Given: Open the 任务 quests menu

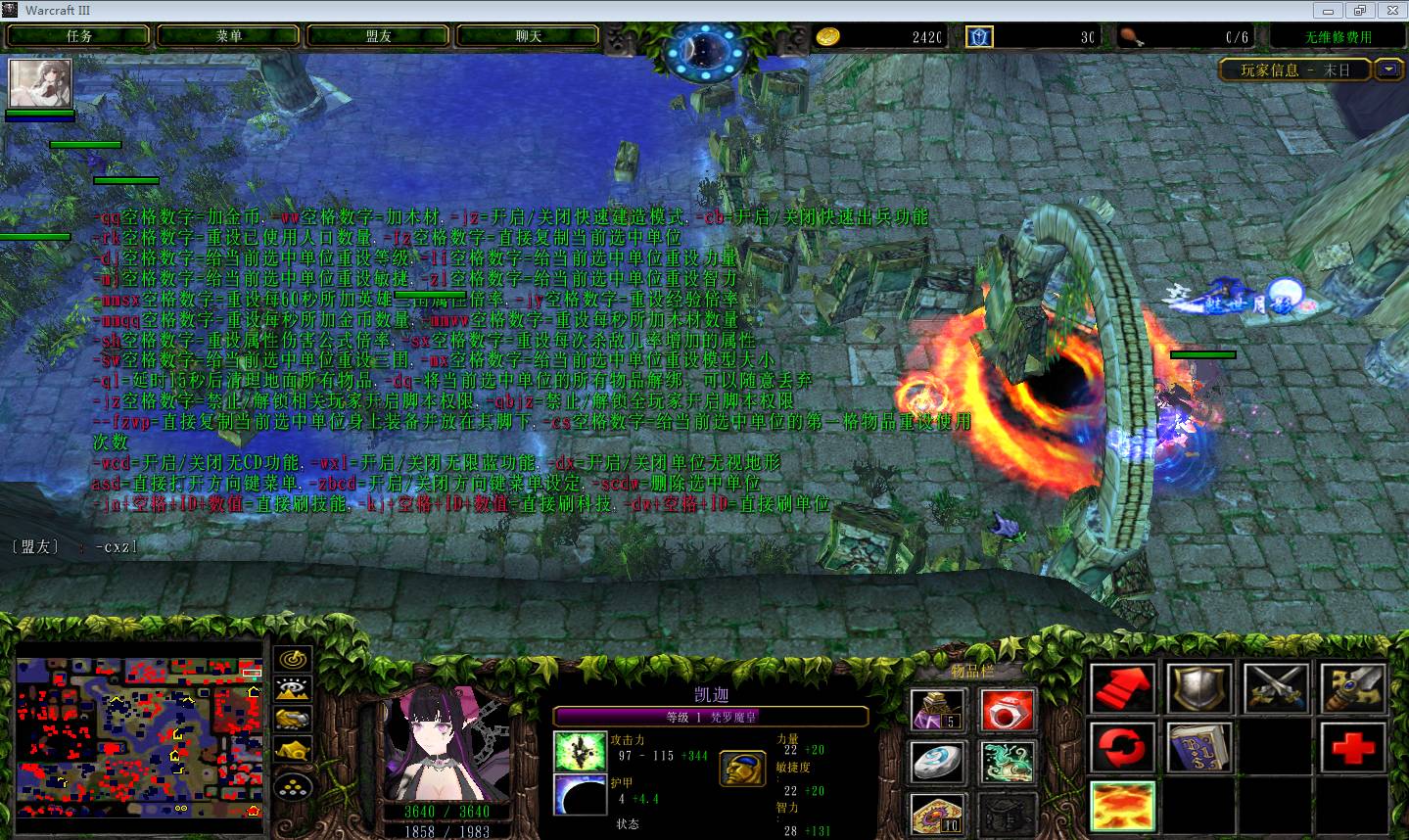Looking at the screenshot, I should [79, 36].
